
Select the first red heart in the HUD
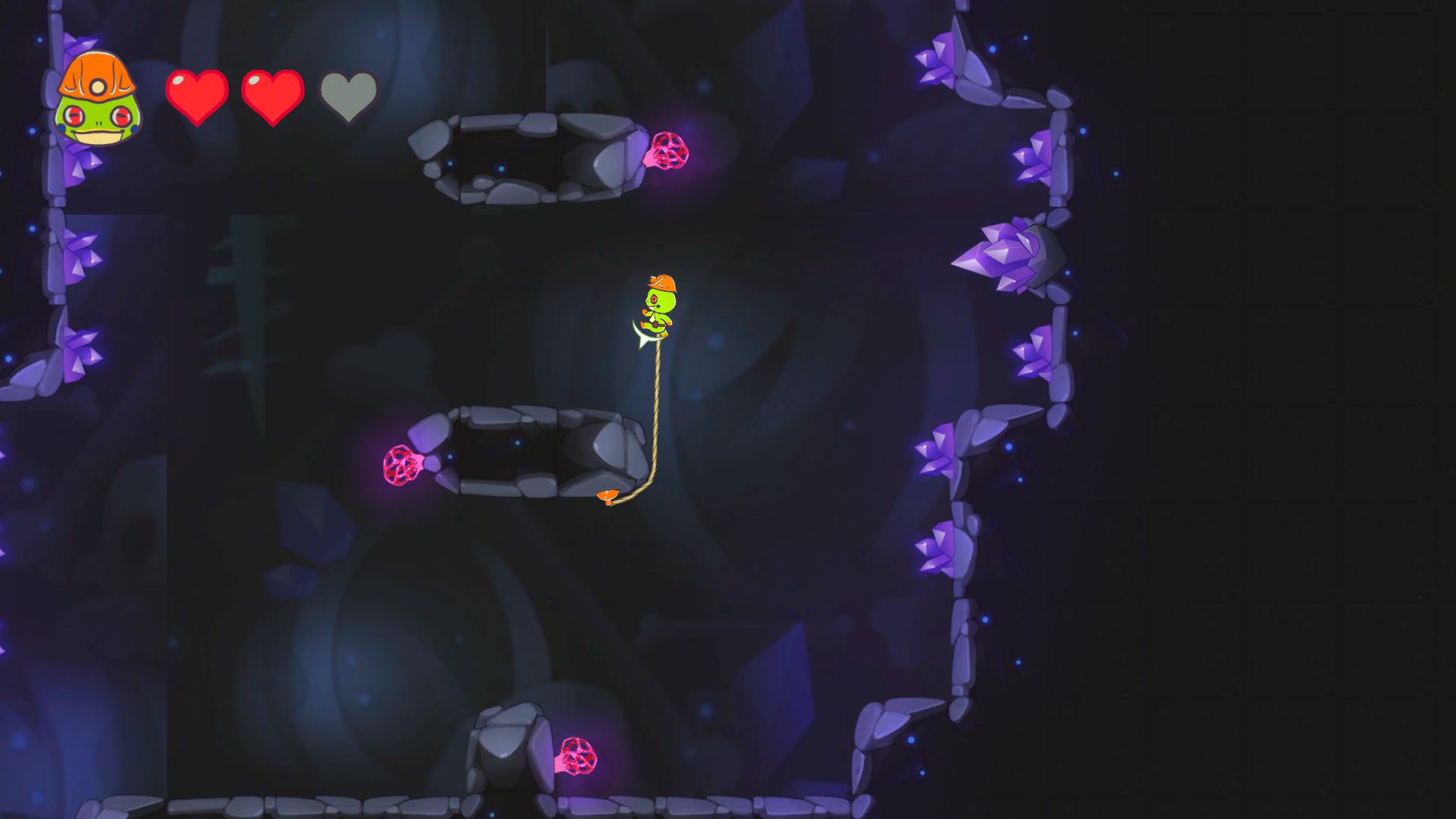click(196, 91)
